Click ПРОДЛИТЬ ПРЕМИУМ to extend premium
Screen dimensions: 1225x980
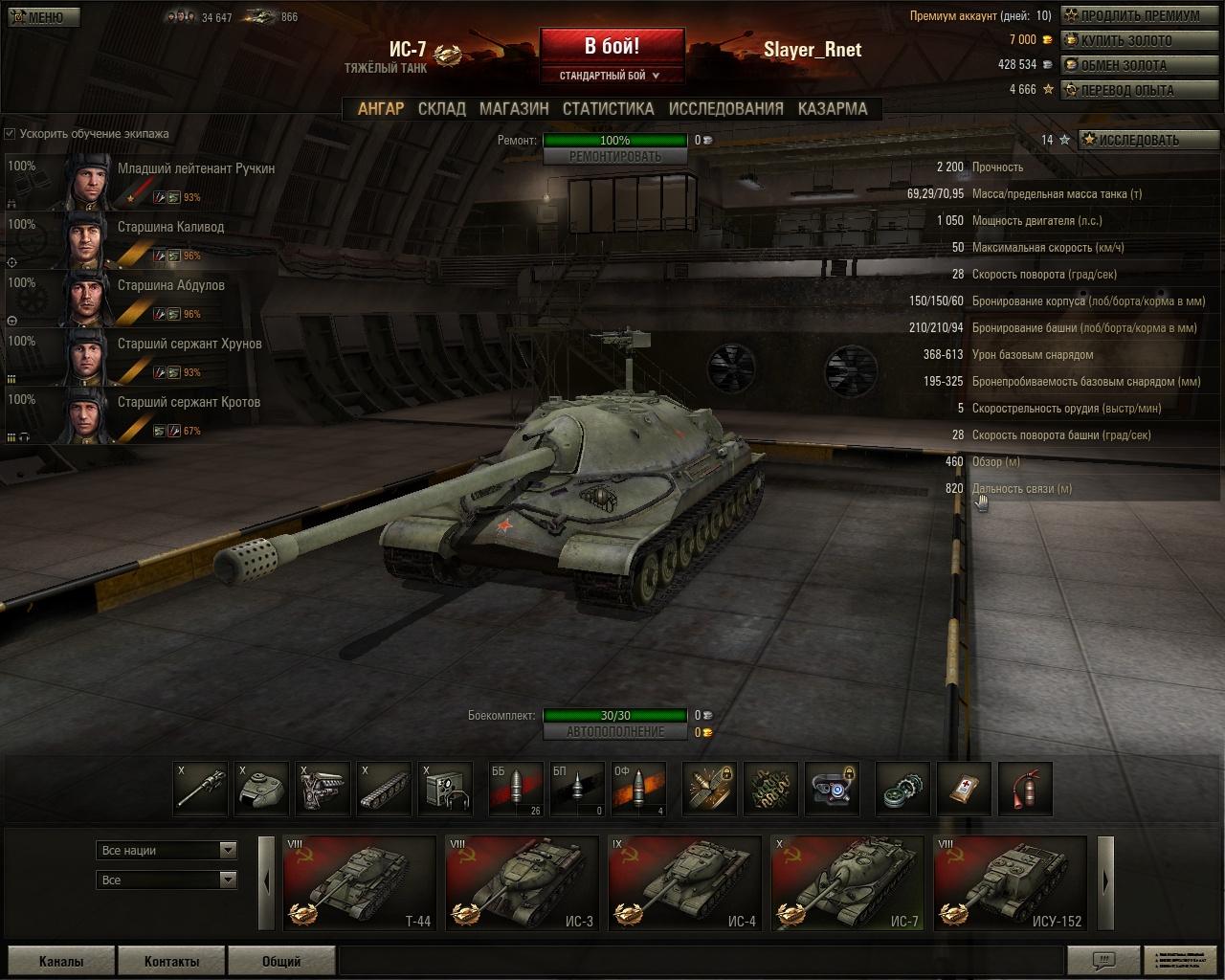pos(1140,15)
